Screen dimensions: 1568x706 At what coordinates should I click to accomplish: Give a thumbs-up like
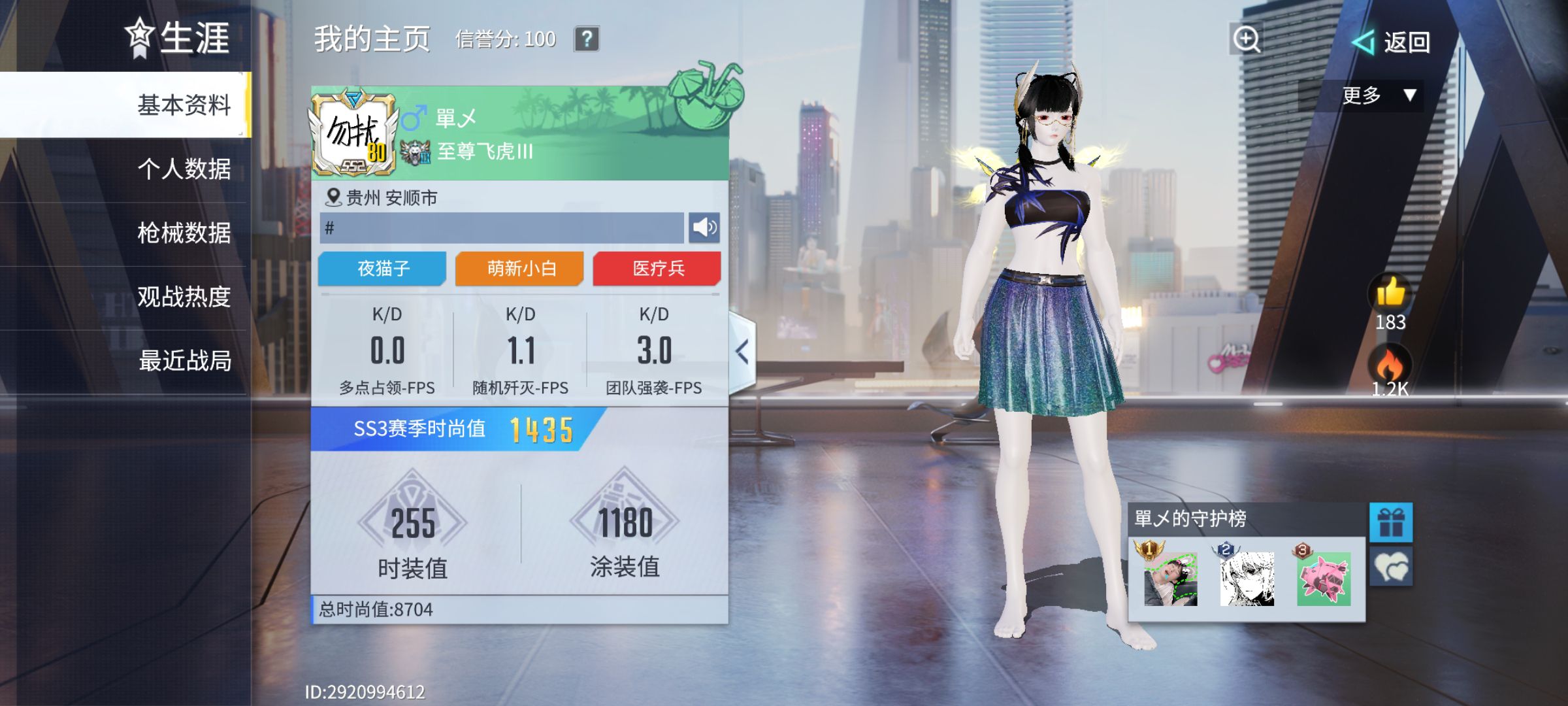coord(1390,292)
